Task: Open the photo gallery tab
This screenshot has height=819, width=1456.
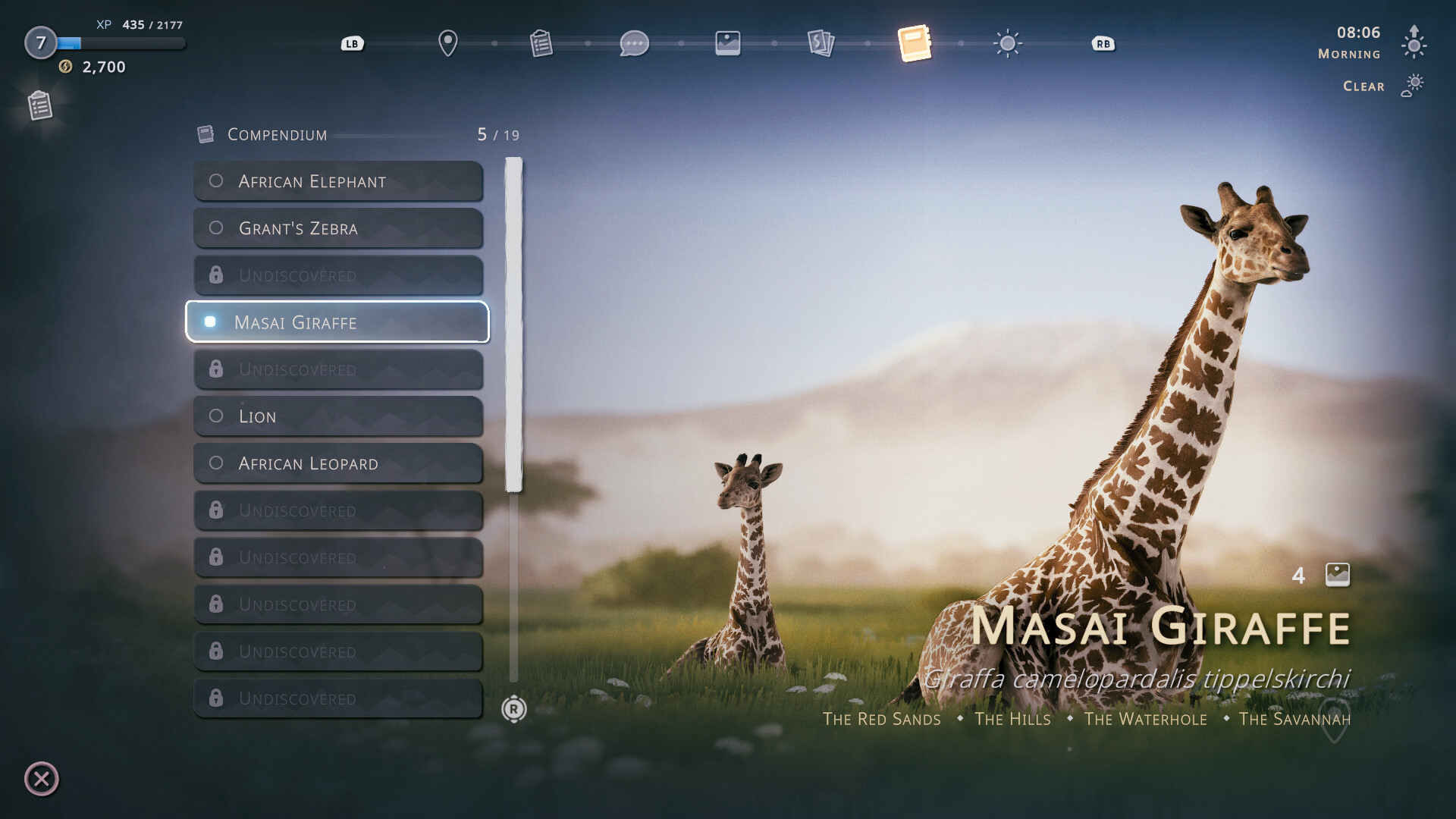Action: [x=727, y=43]
